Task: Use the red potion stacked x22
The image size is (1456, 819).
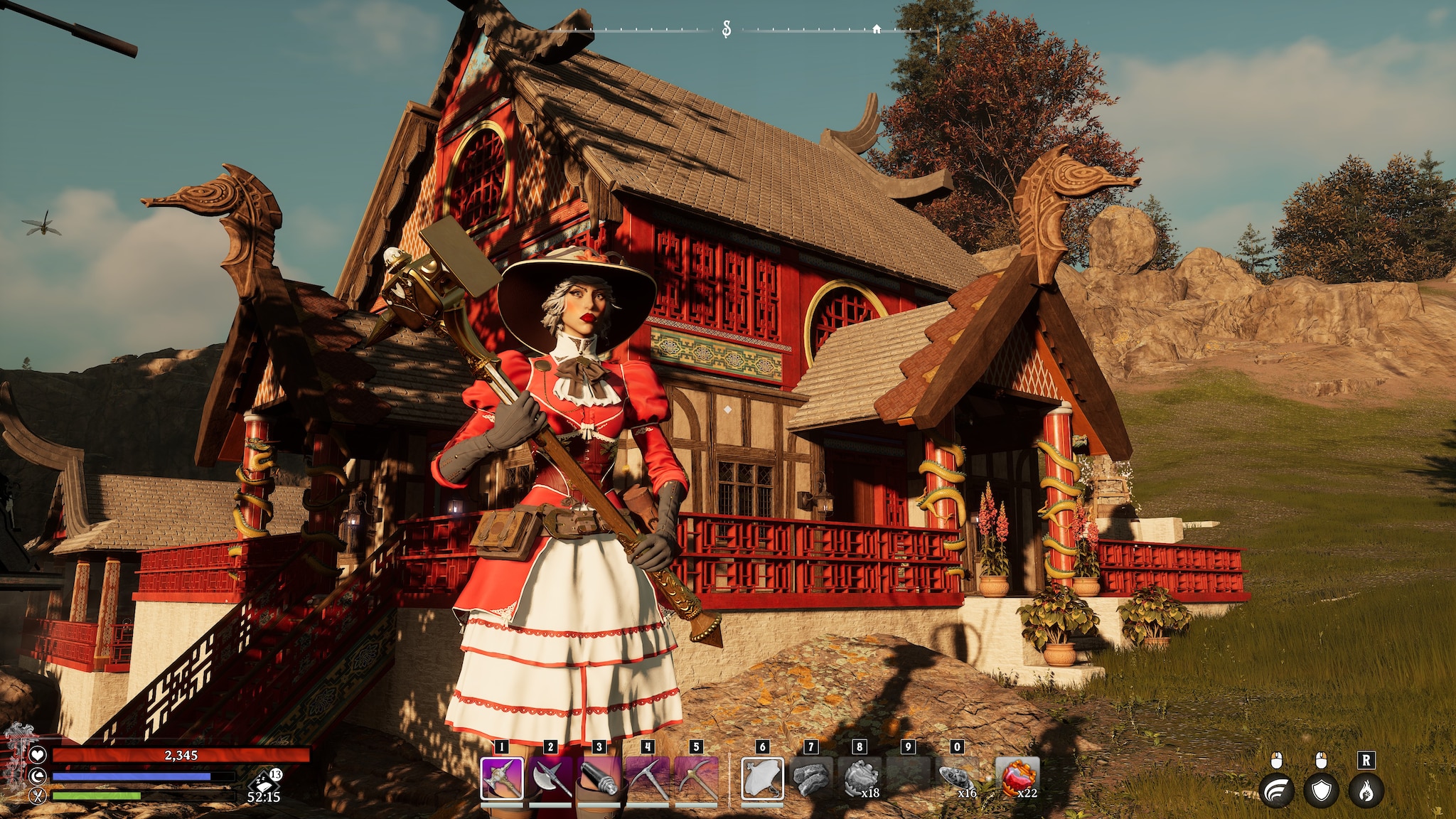Action: (1017, 778)
